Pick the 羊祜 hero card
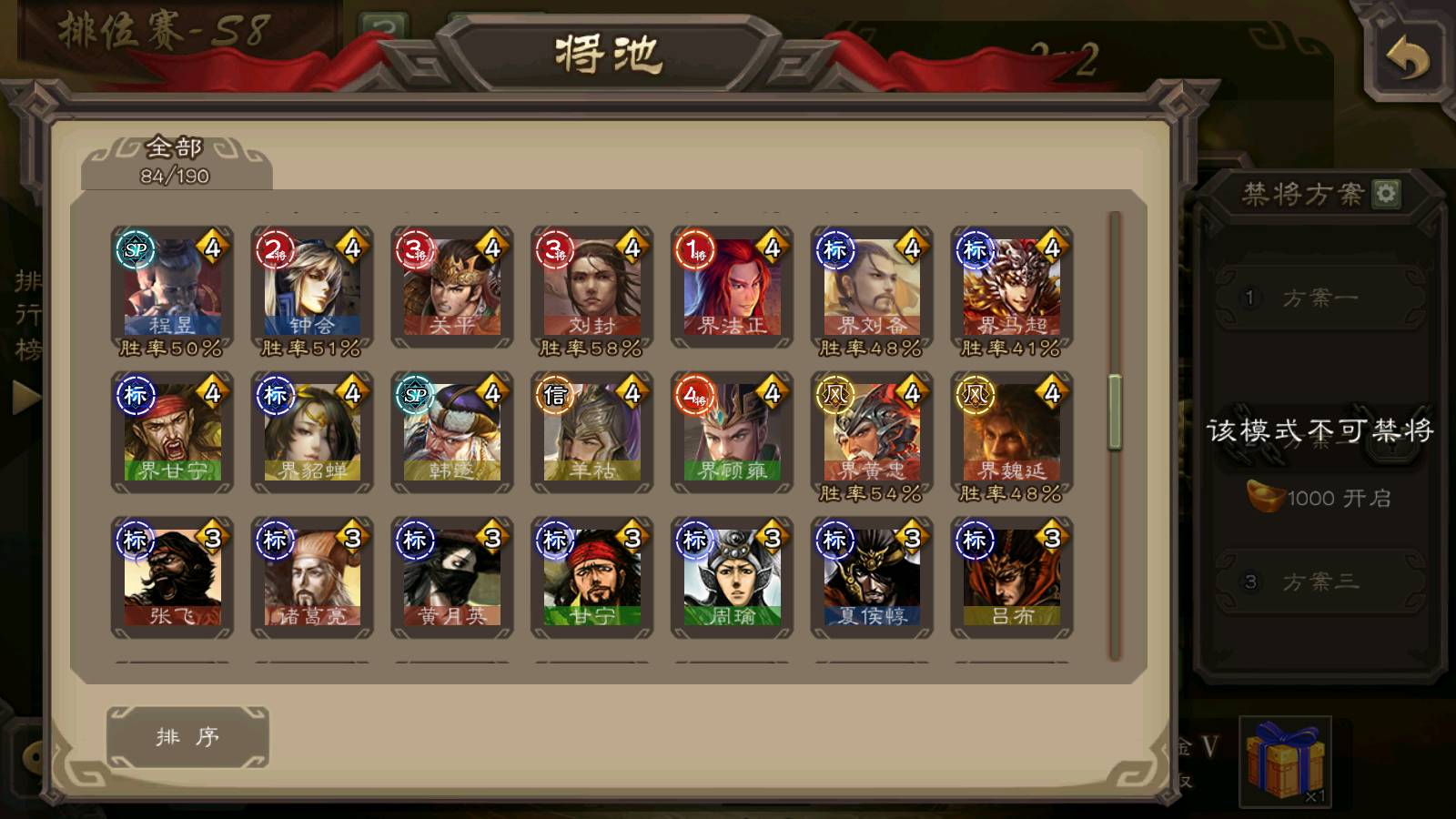The height and width of the screenshot is (819, 1456). (x=592, y=433)
